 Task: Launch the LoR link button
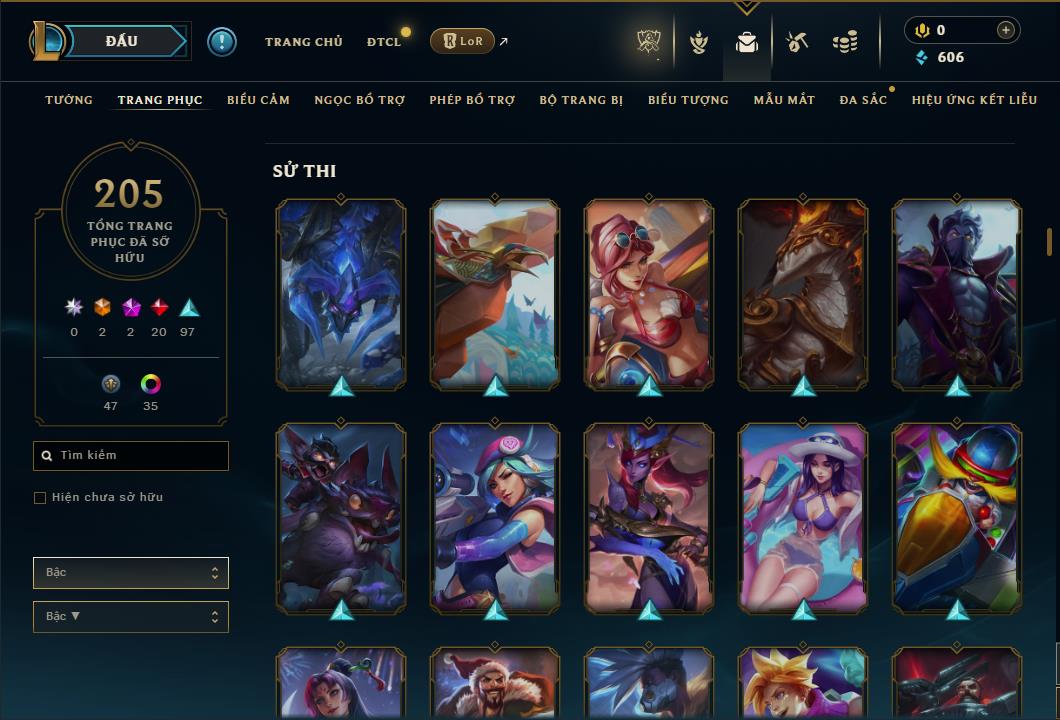click(x=462, y=41)
